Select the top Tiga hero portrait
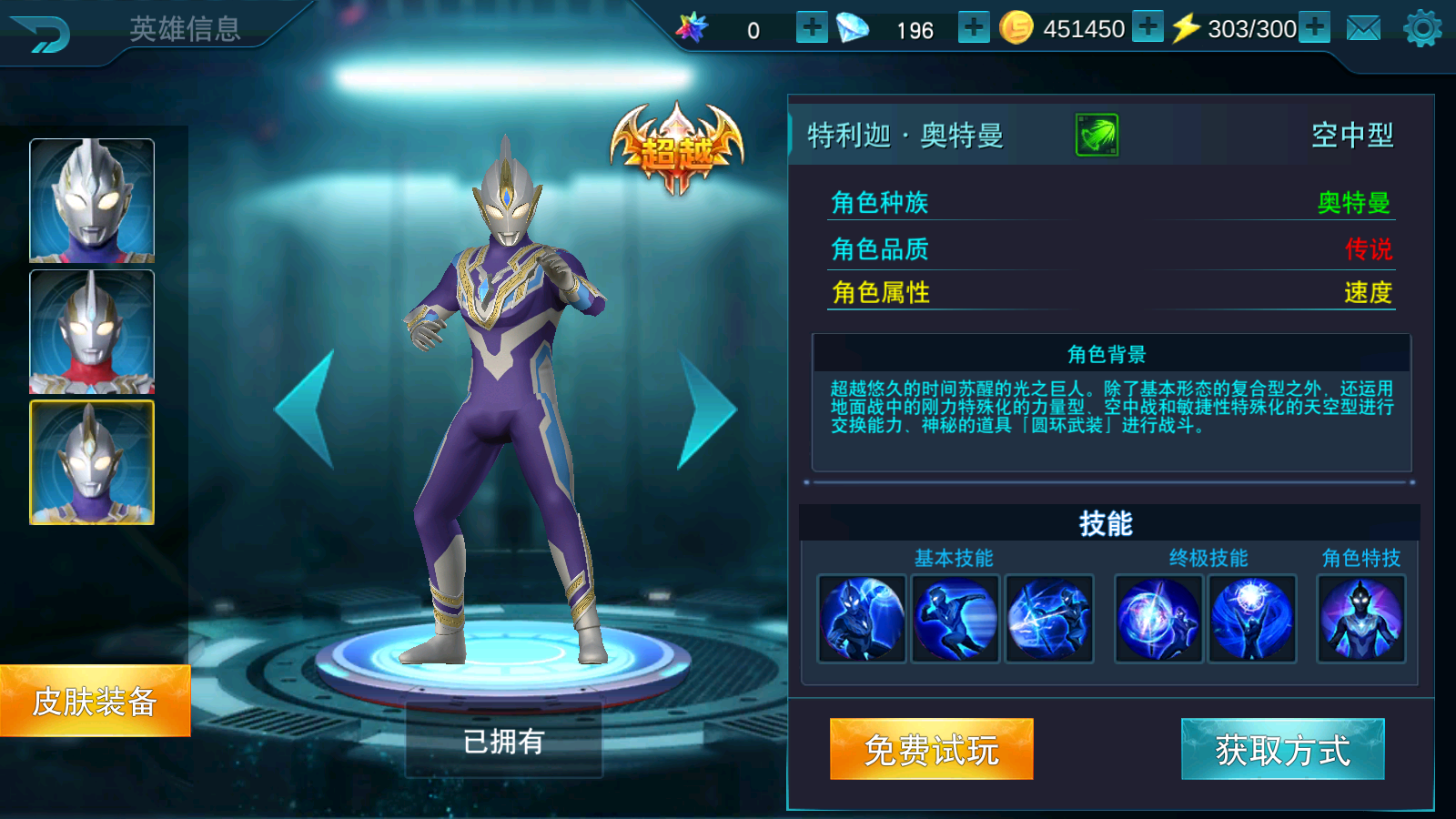This screenshot has height=819, width=1456. pyautogui.click(x=92, y=200)
